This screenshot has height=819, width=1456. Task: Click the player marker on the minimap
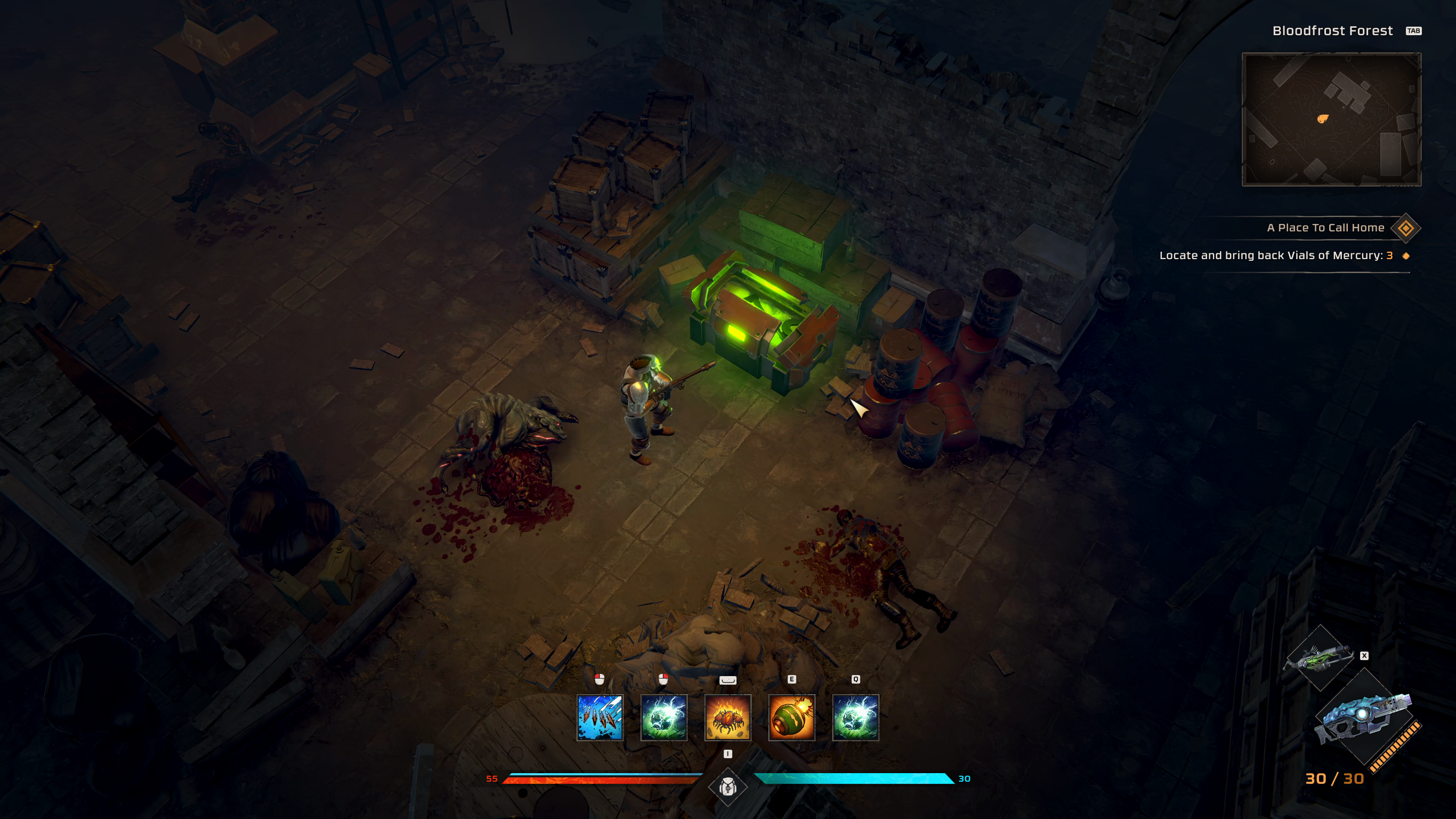coord(1323,120)
